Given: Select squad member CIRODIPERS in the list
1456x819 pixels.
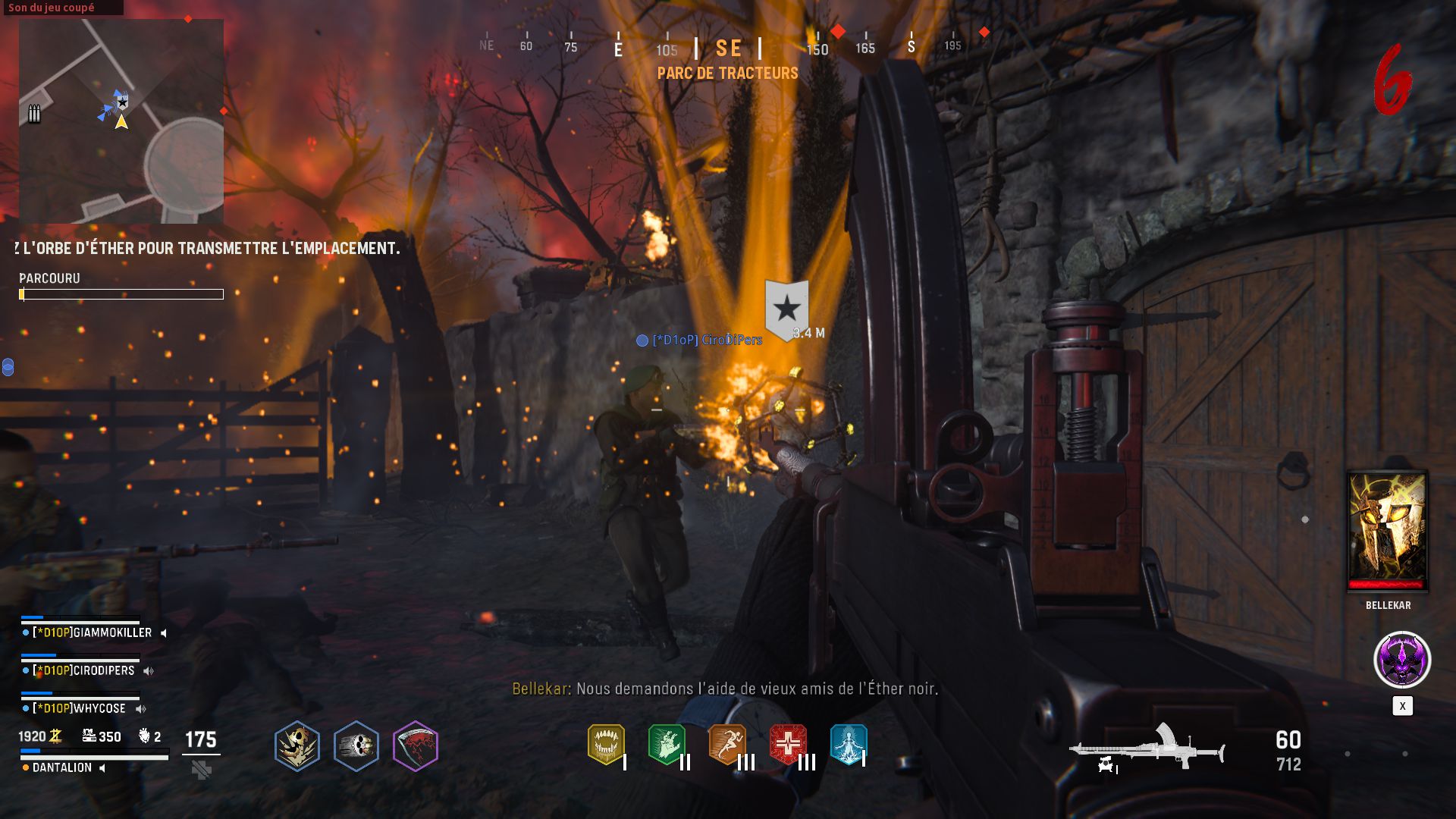Looking at the screenshot, I should coord(83,670).
